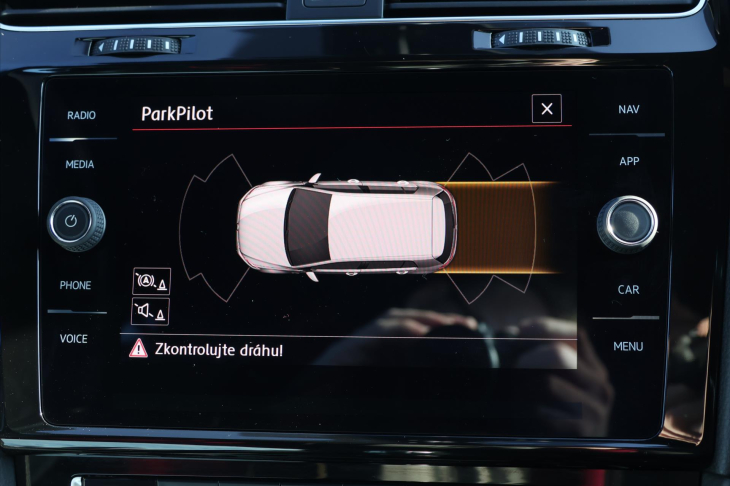Toggle the automatic braking assist icon
730x486 pixels.
pyautogui.click(x=151, y=281)
